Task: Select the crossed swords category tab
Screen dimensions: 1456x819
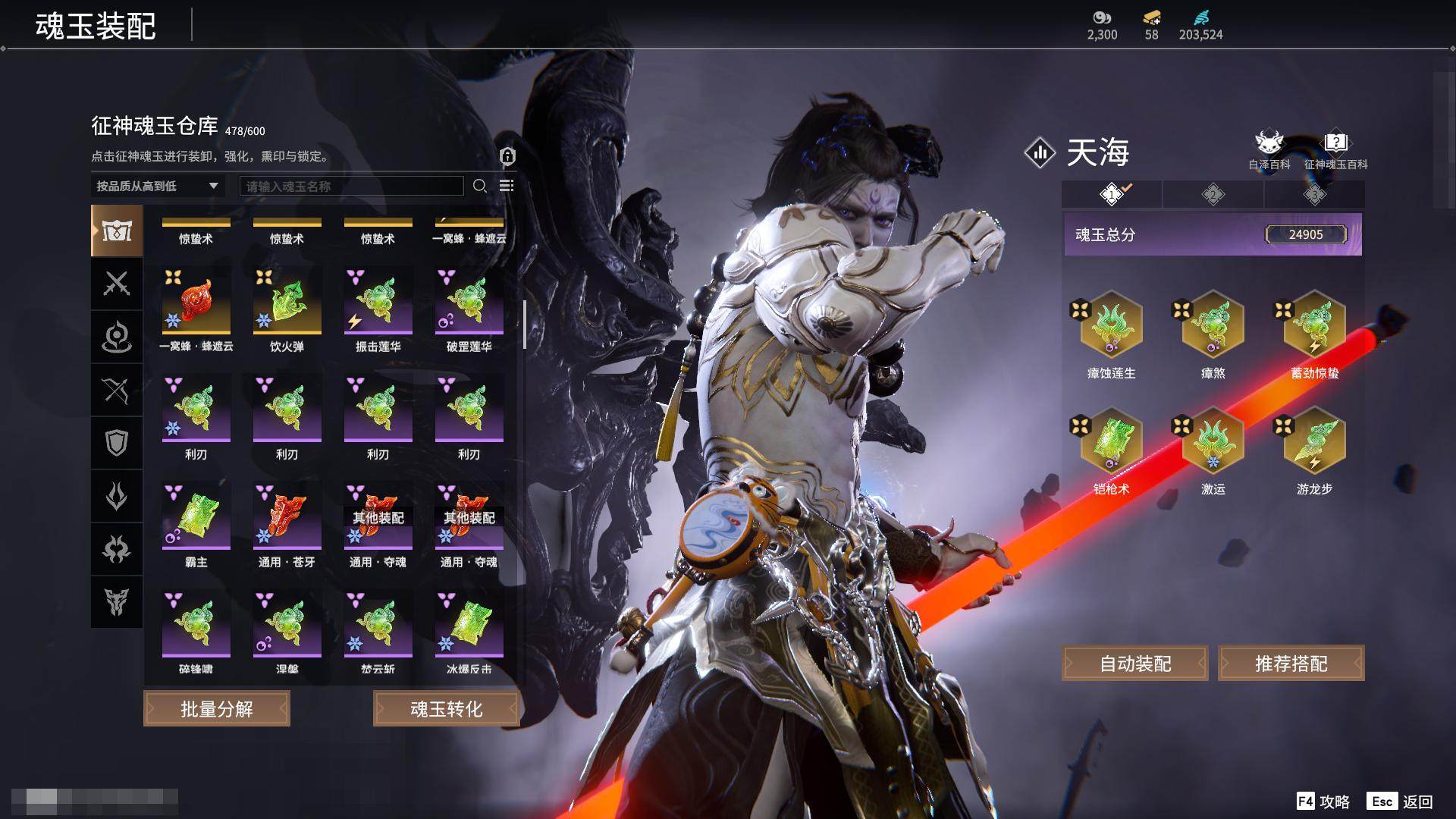Action: (x=117, y=284)
